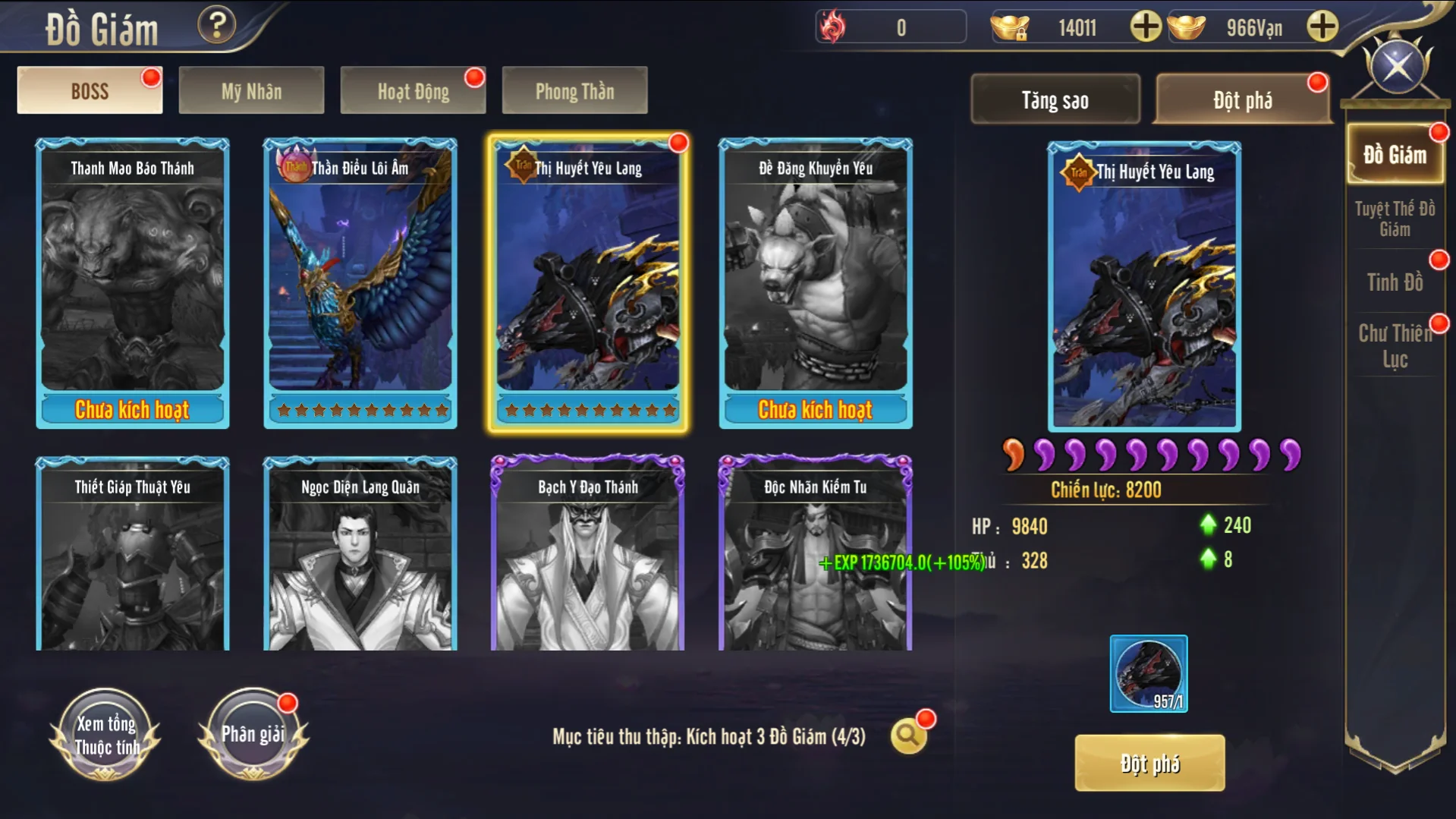Open the magnifying glass collection target
Screen dimensions: 1456x819
tap(907, 736)
